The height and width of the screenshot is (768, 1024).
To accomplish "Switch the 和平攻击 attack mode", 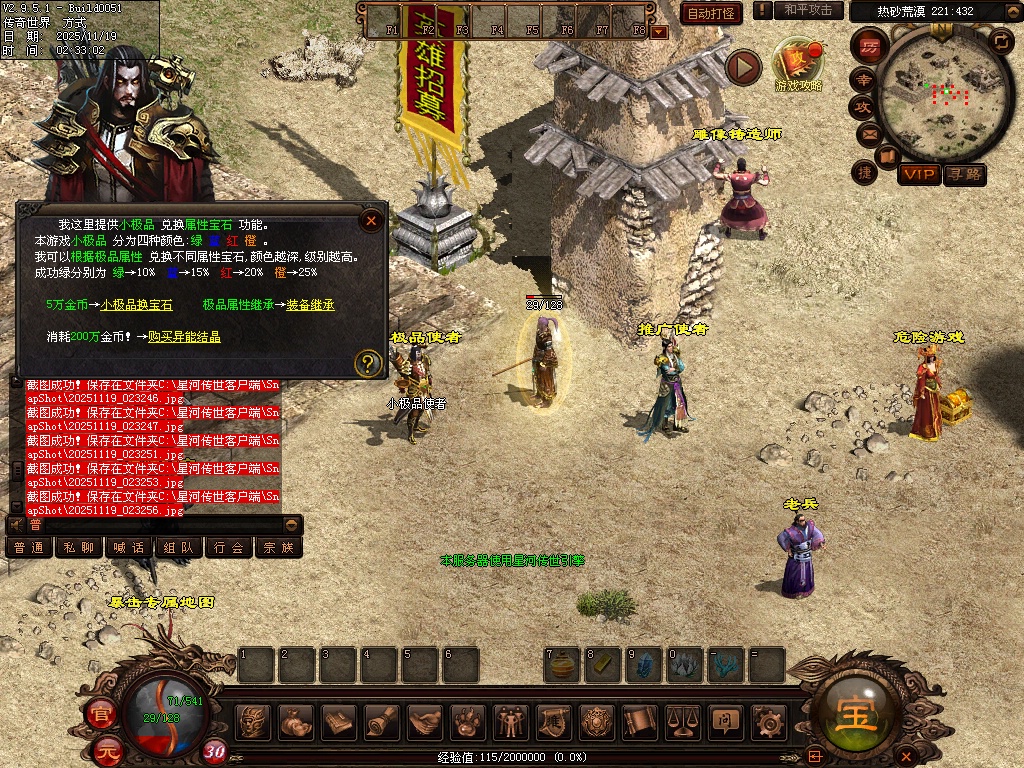I will pyautogui.click(x=808, y=10).
